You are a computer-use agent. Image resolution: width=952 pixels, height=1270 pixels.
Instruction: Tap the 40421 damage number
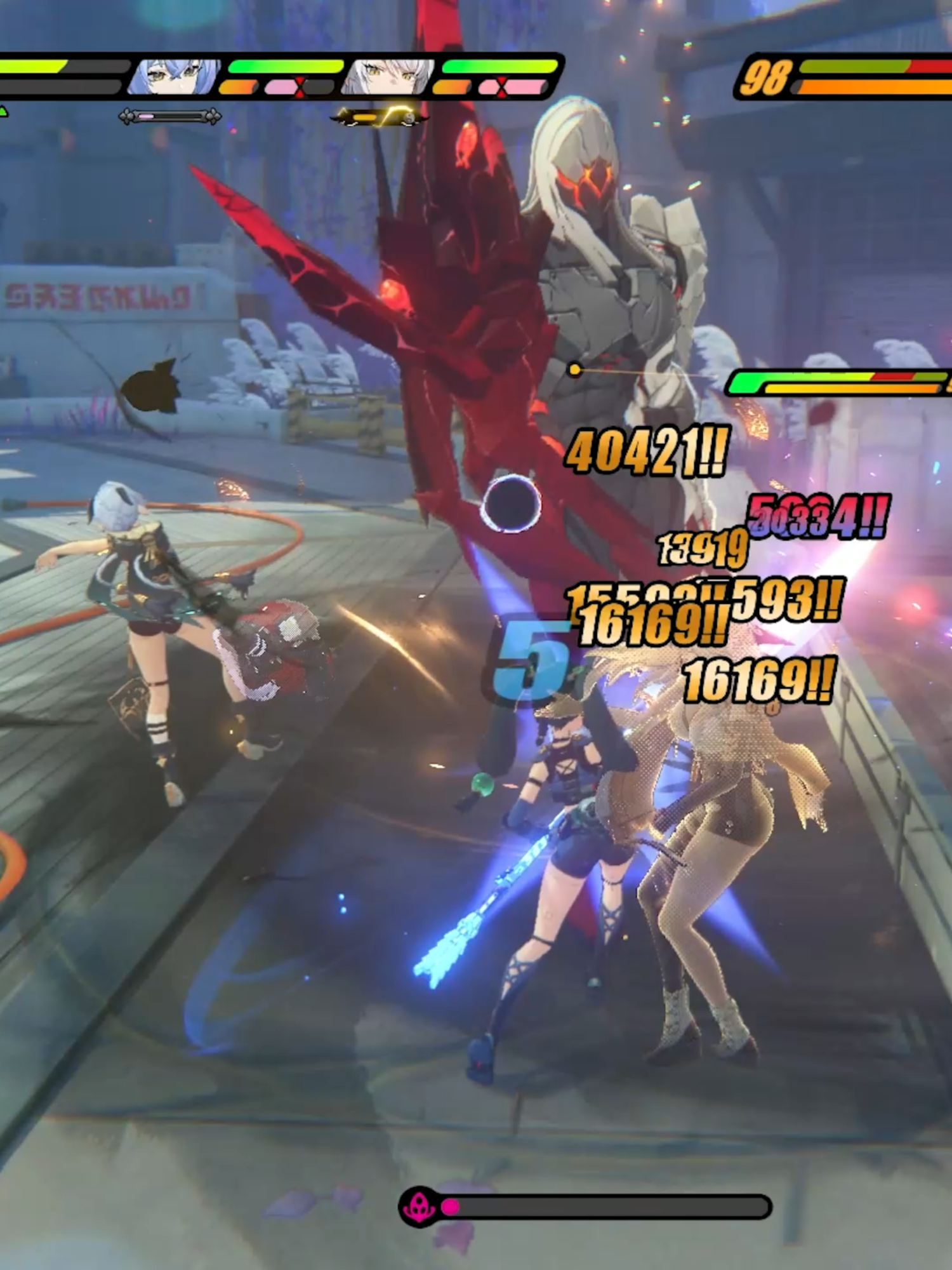tap(647, 451)
